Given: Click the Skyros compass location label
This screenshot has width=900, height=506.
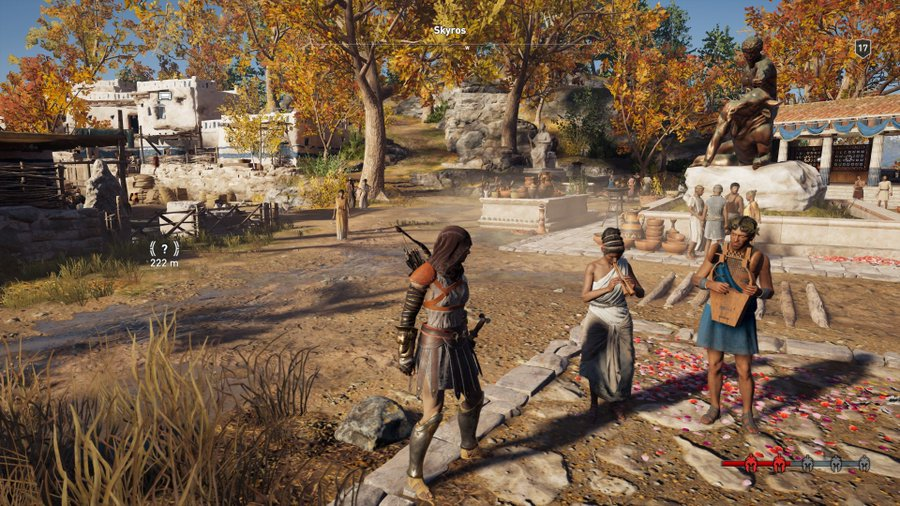Looking at the screenshot, I should click(x=449, y=31).
